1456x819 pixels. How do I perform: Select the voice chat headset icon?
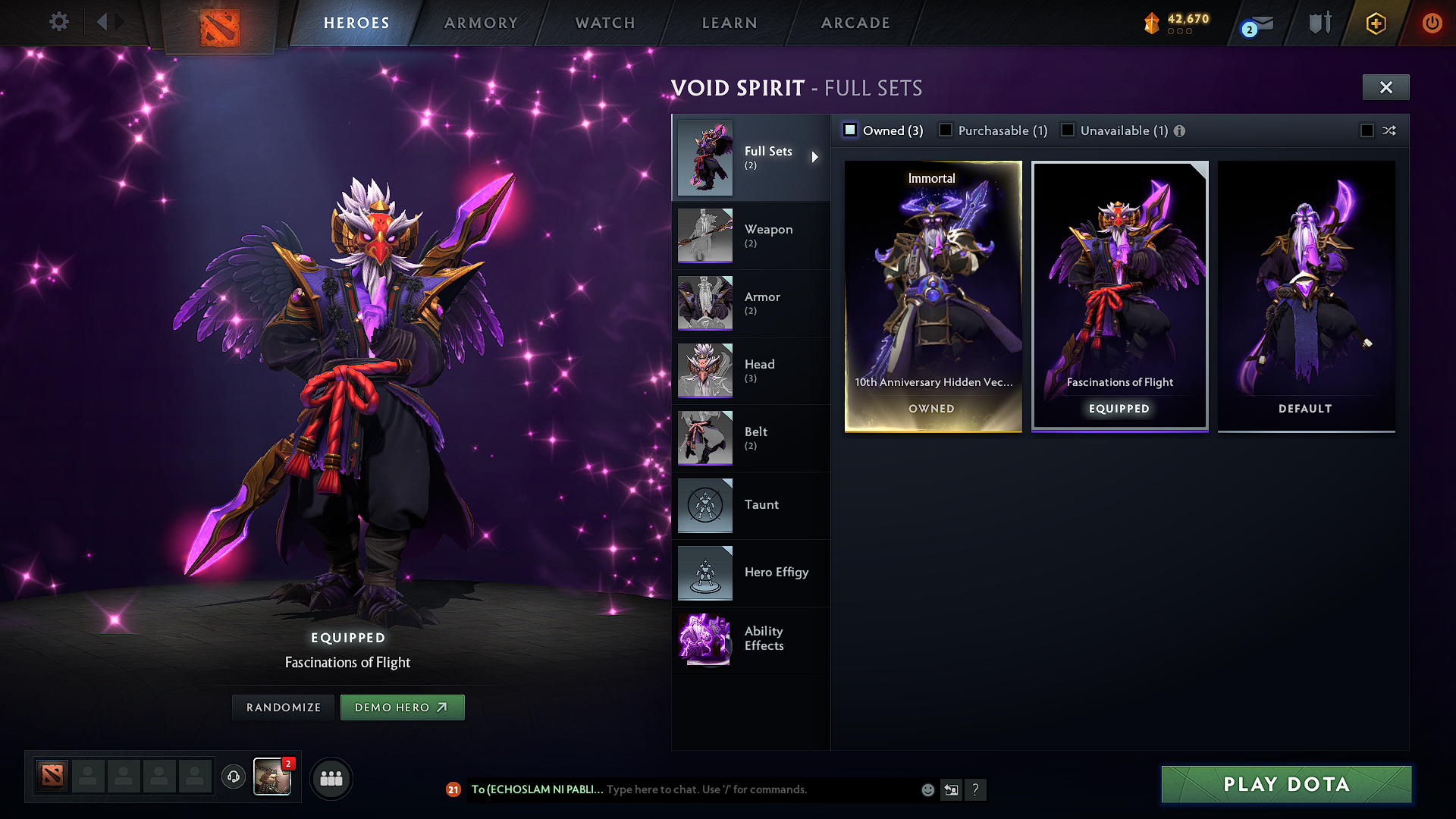pos(233,778)
